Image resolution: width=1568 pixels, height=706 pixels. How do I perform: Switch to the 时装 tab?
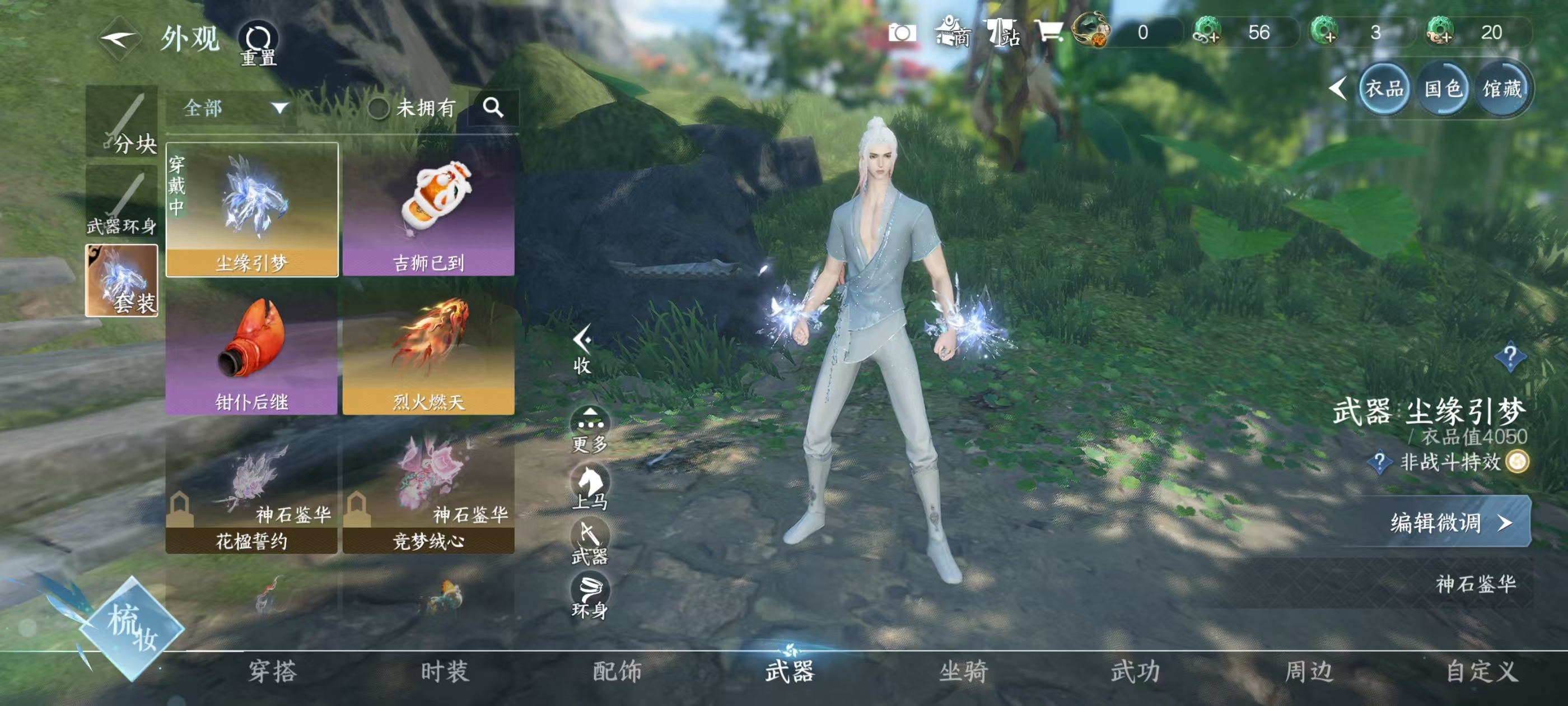coord(445,672)
